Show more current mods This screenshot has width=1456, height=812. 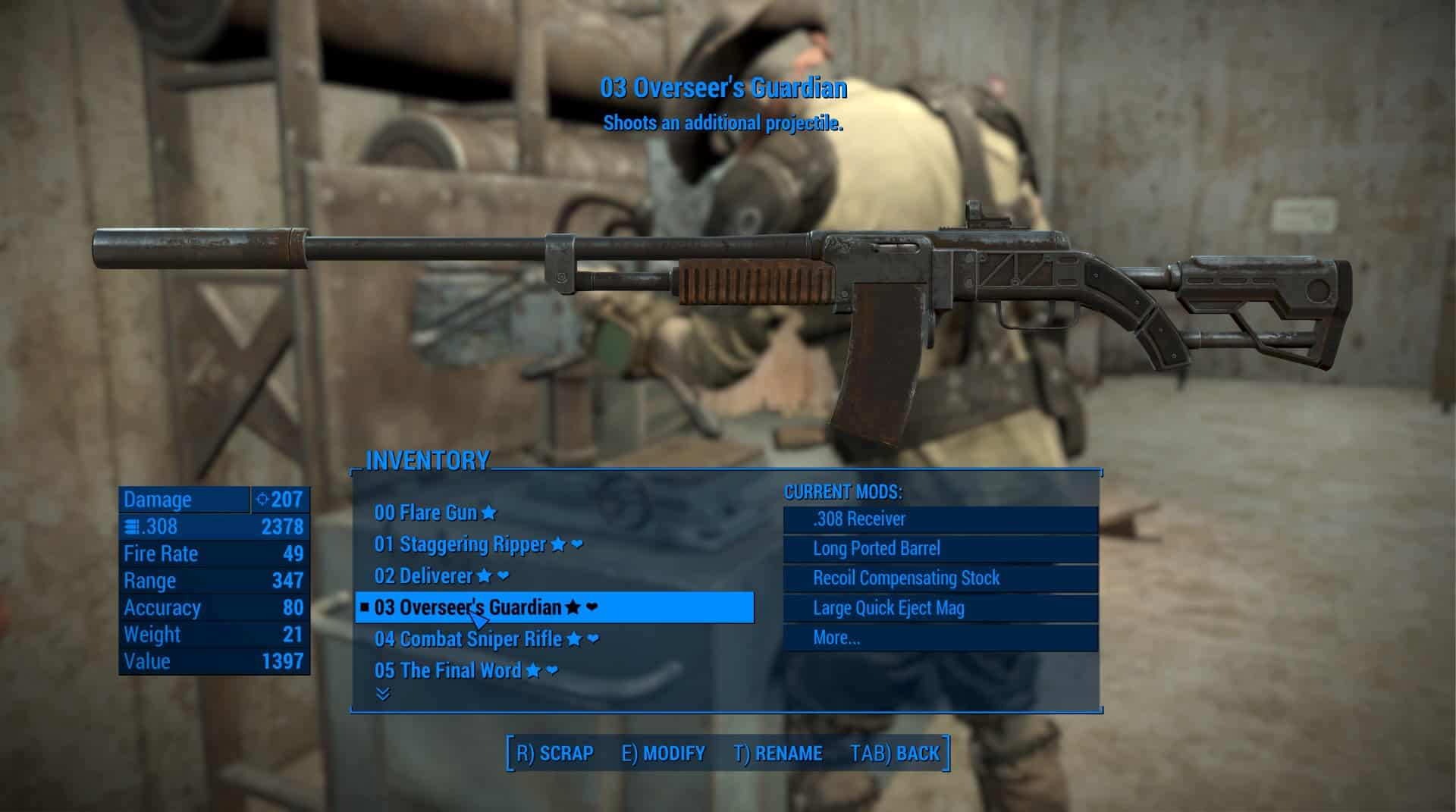(940, 638)
